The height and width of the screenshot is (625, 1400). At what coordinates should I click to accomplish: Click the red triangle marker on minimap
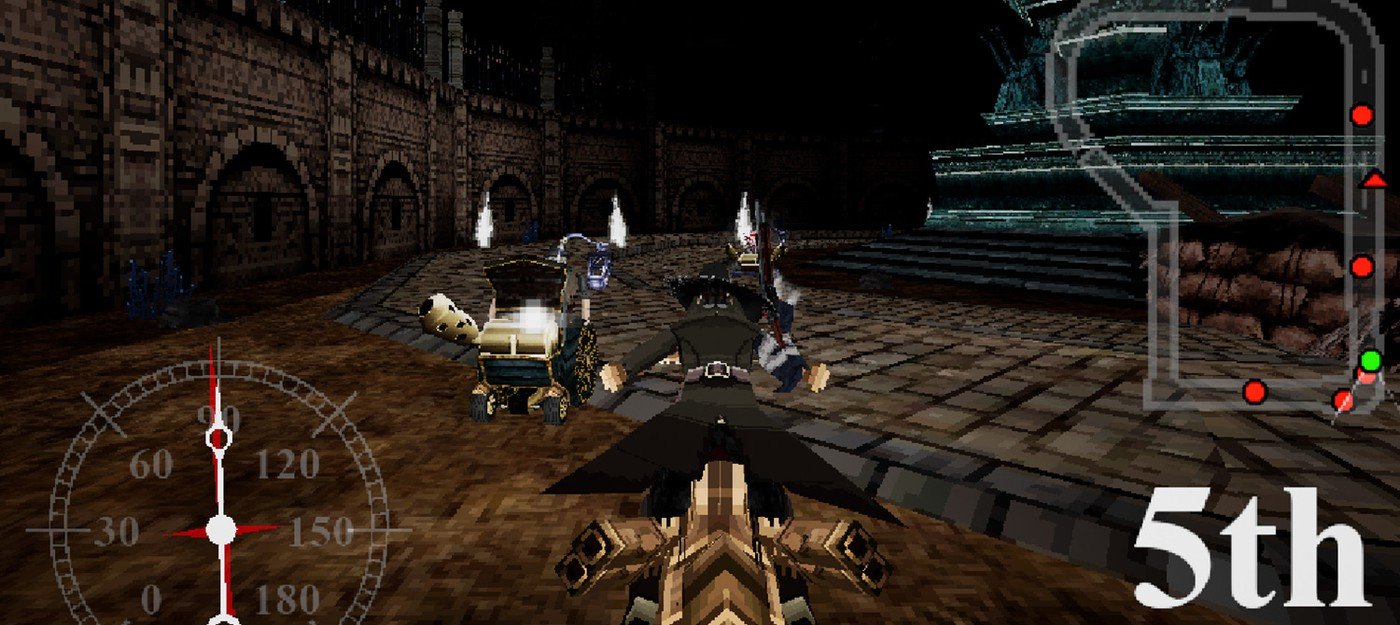point(1374,180)
